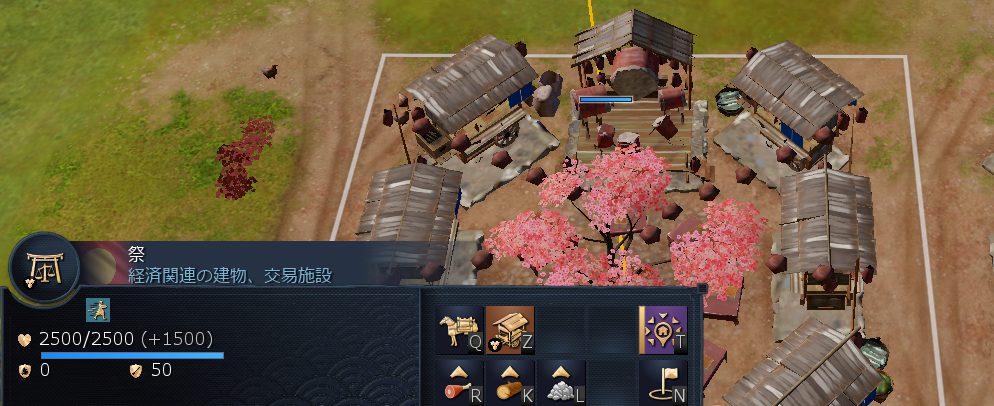The image size is (994, 406).
Task: Select the market cart production icon
Action: [x=510, y=330]
